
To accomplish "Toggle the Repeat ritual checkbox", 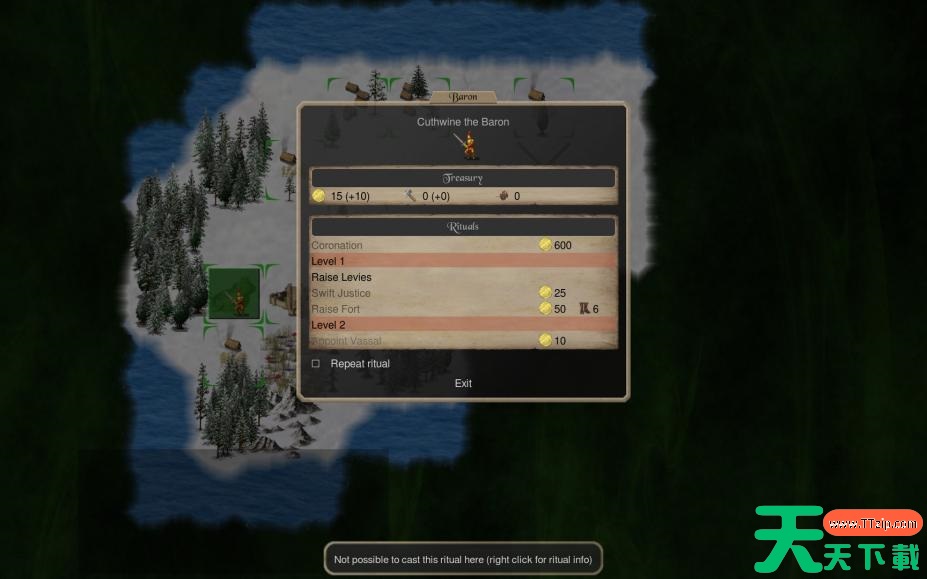I will pyautogui.click(x=316, y=364).
